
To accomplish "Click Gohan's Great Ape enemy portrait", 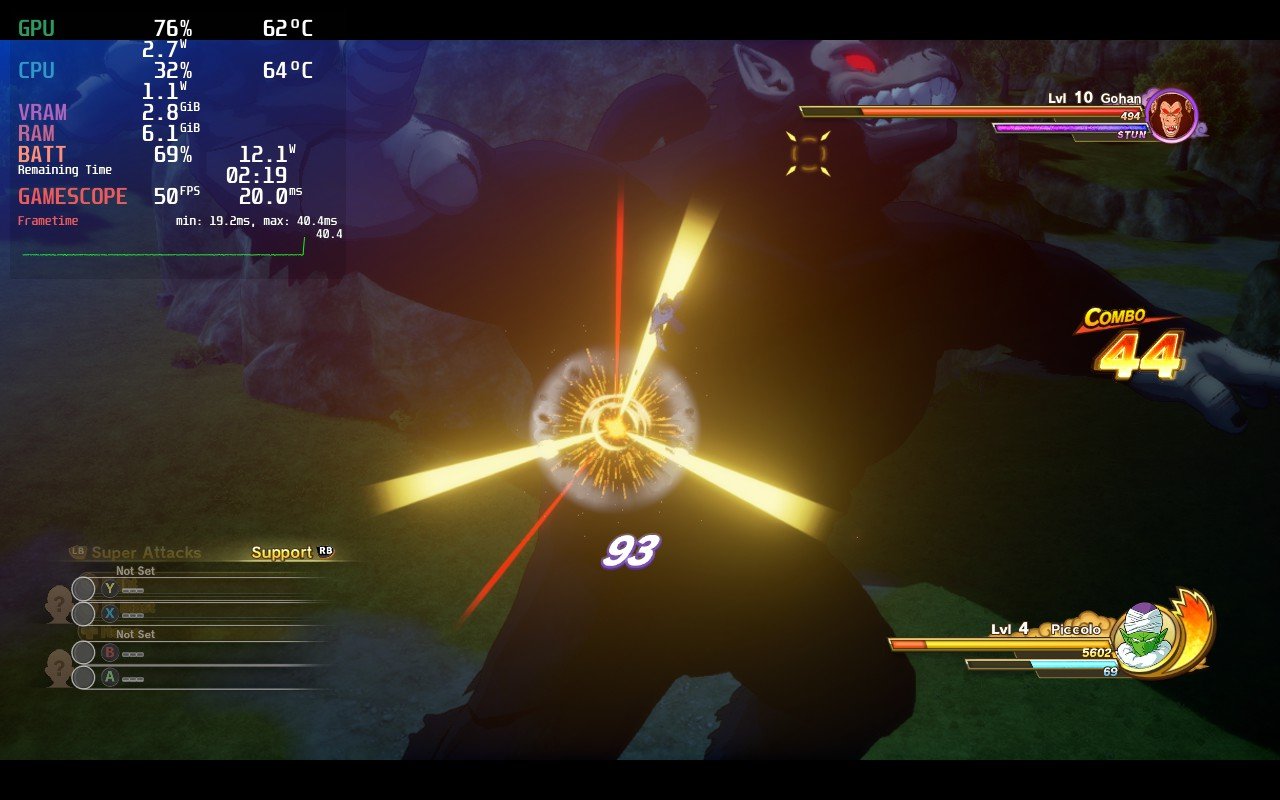I will [x=1171, y=116].
